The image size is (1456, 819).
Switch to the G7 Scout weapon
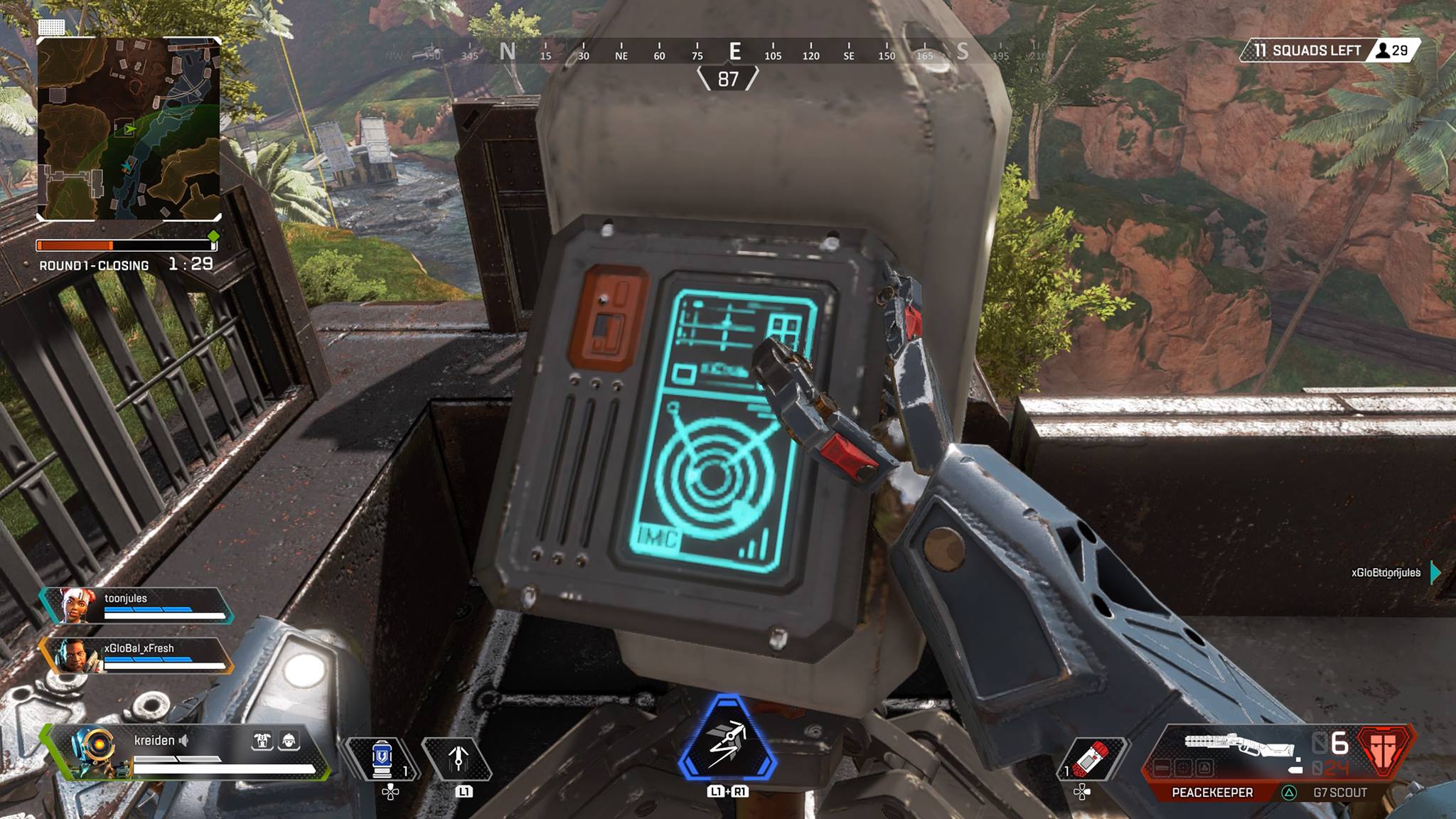(x=1339, y=792)
